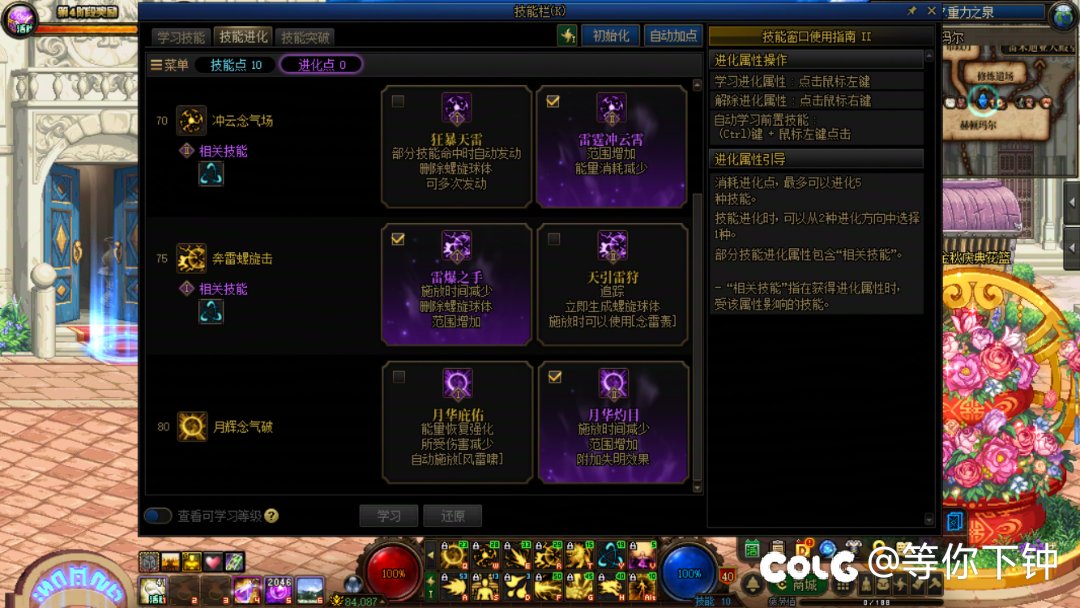Choose the 狂暴天雷 evolution card
The image size is (1080, 608).
456,146
